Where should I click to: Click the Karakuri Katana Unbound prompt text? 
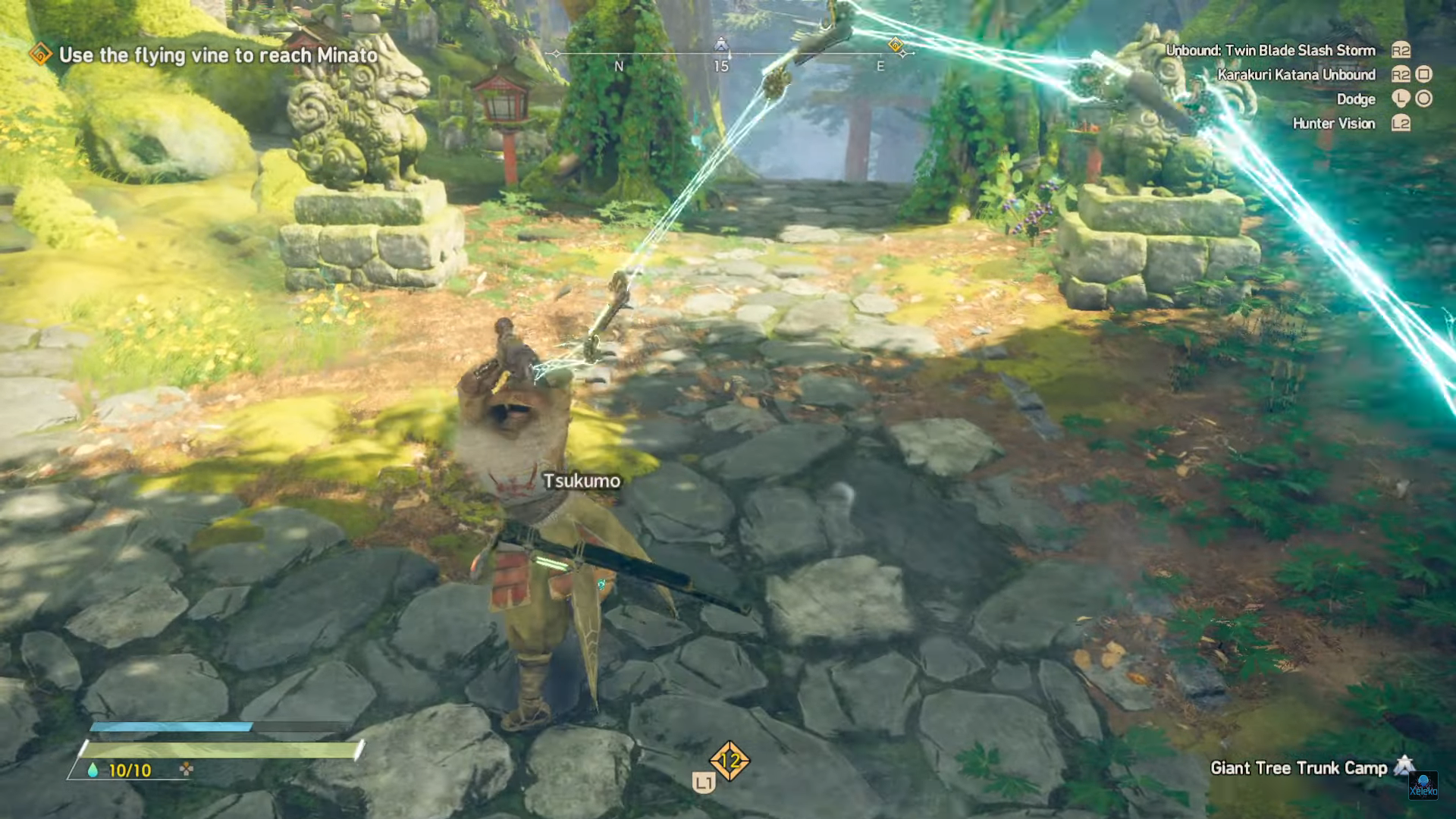coord(1297,75)
